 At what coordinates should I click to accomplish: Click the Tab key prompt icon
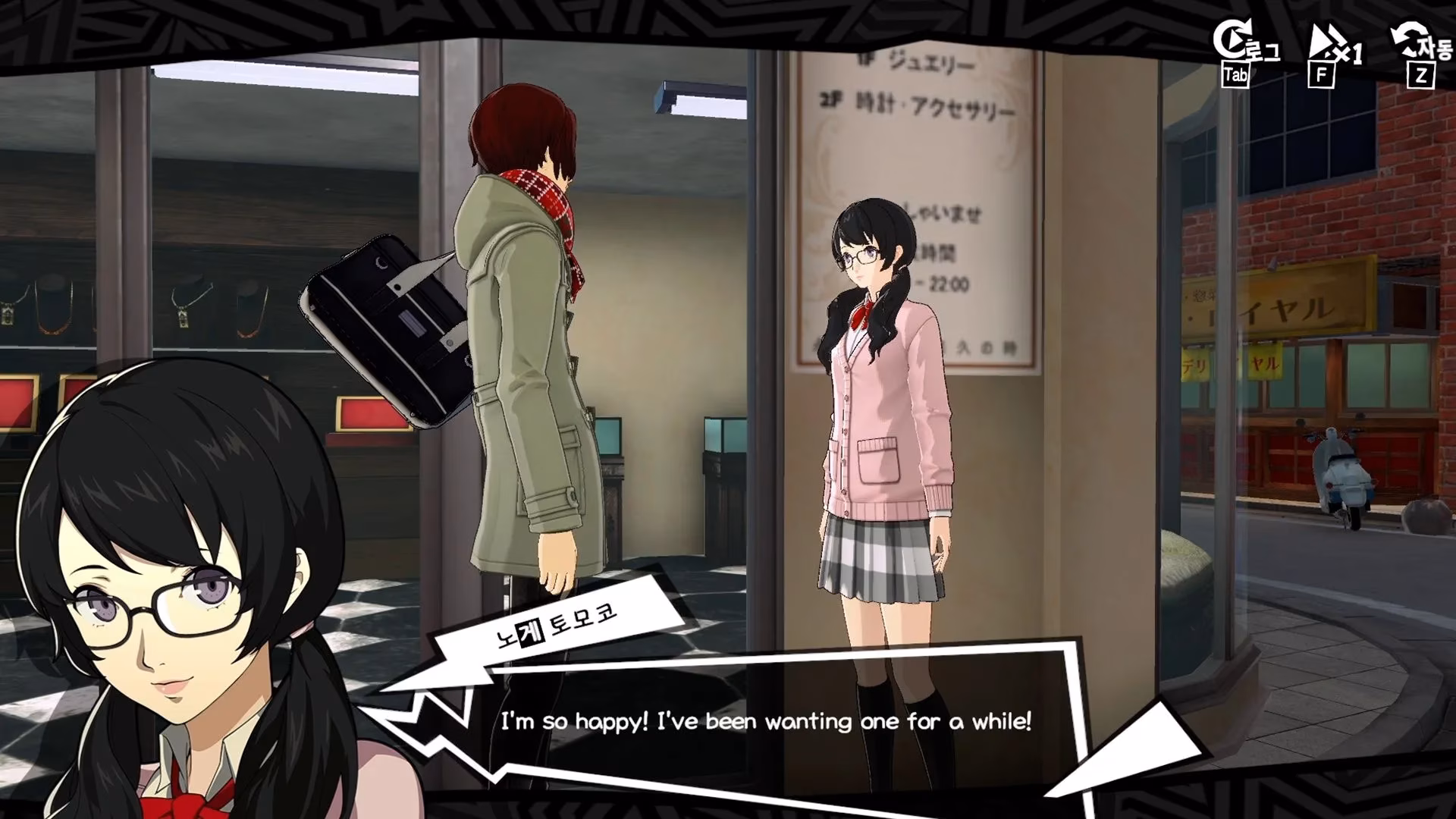point(1236,74)
